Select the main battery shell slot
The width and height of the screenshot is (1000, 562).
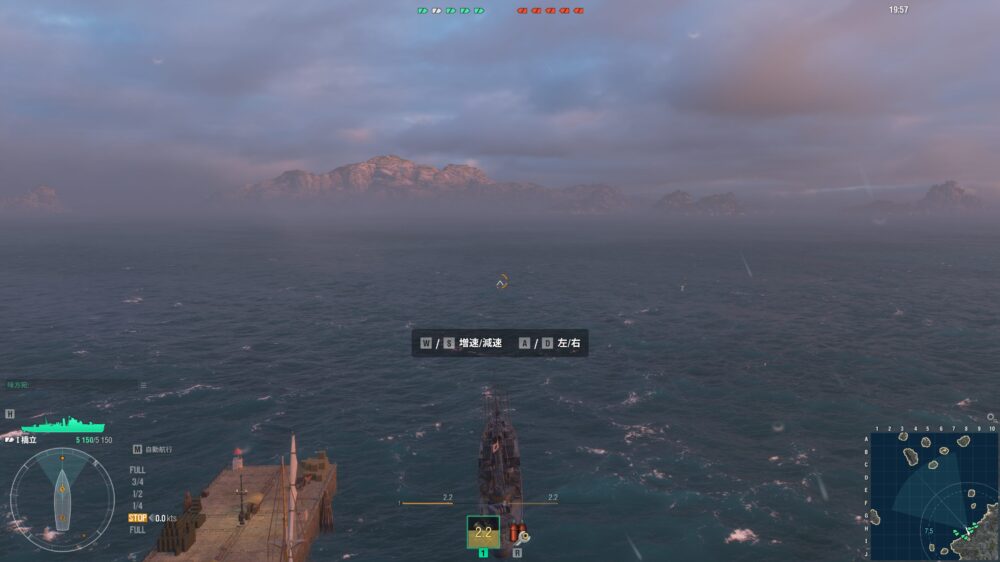tap(483, 532)
